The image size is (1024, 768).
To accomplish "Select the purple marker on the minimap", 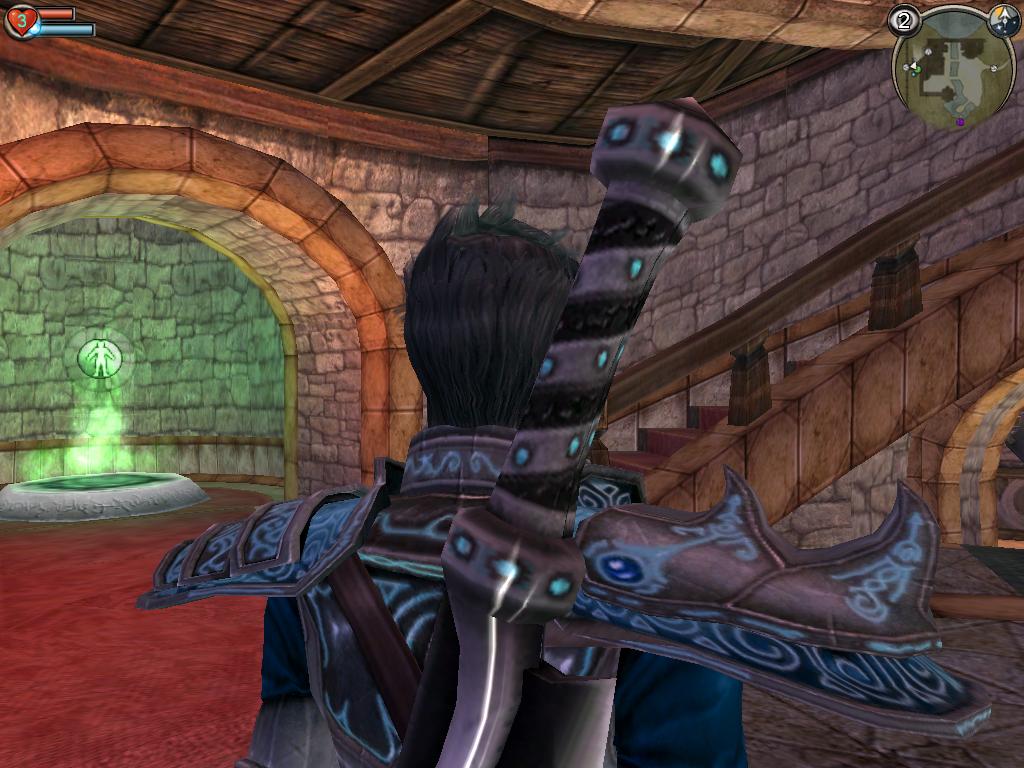I will (960, 122).
